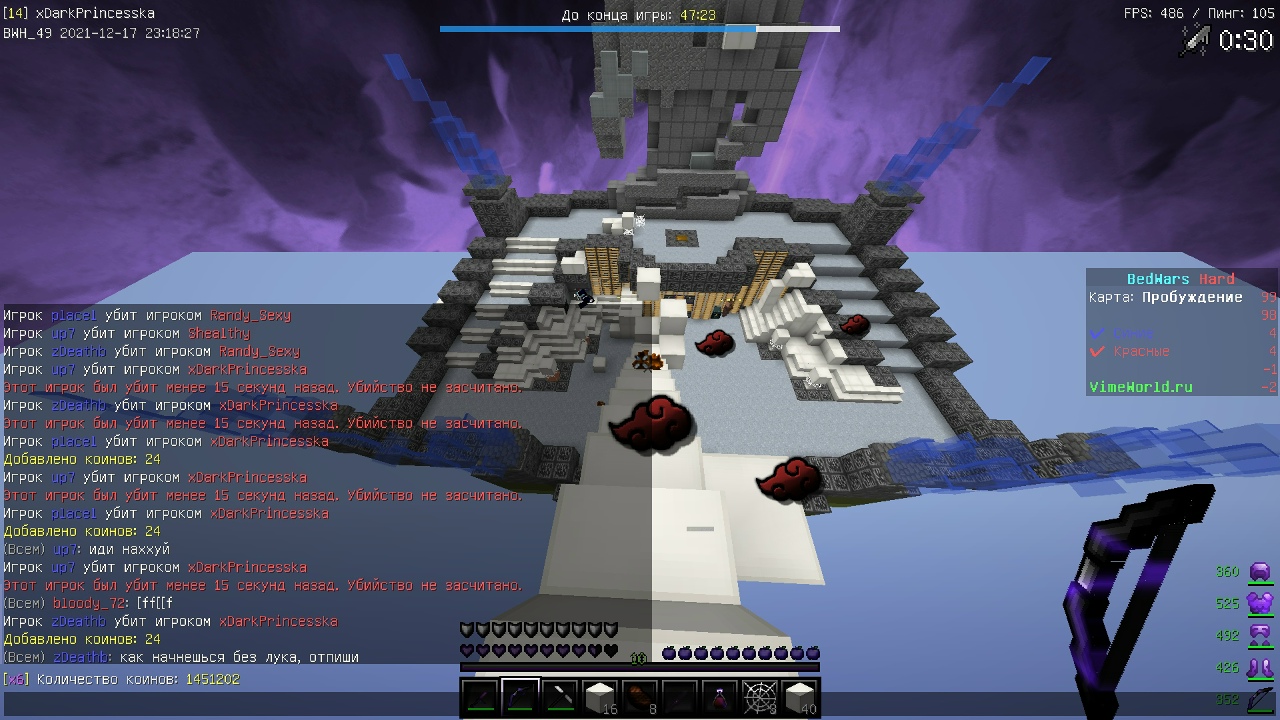Click the Красные team row in scoreboard
This screenshot has height=720, width=1280.
[1140, 351]
